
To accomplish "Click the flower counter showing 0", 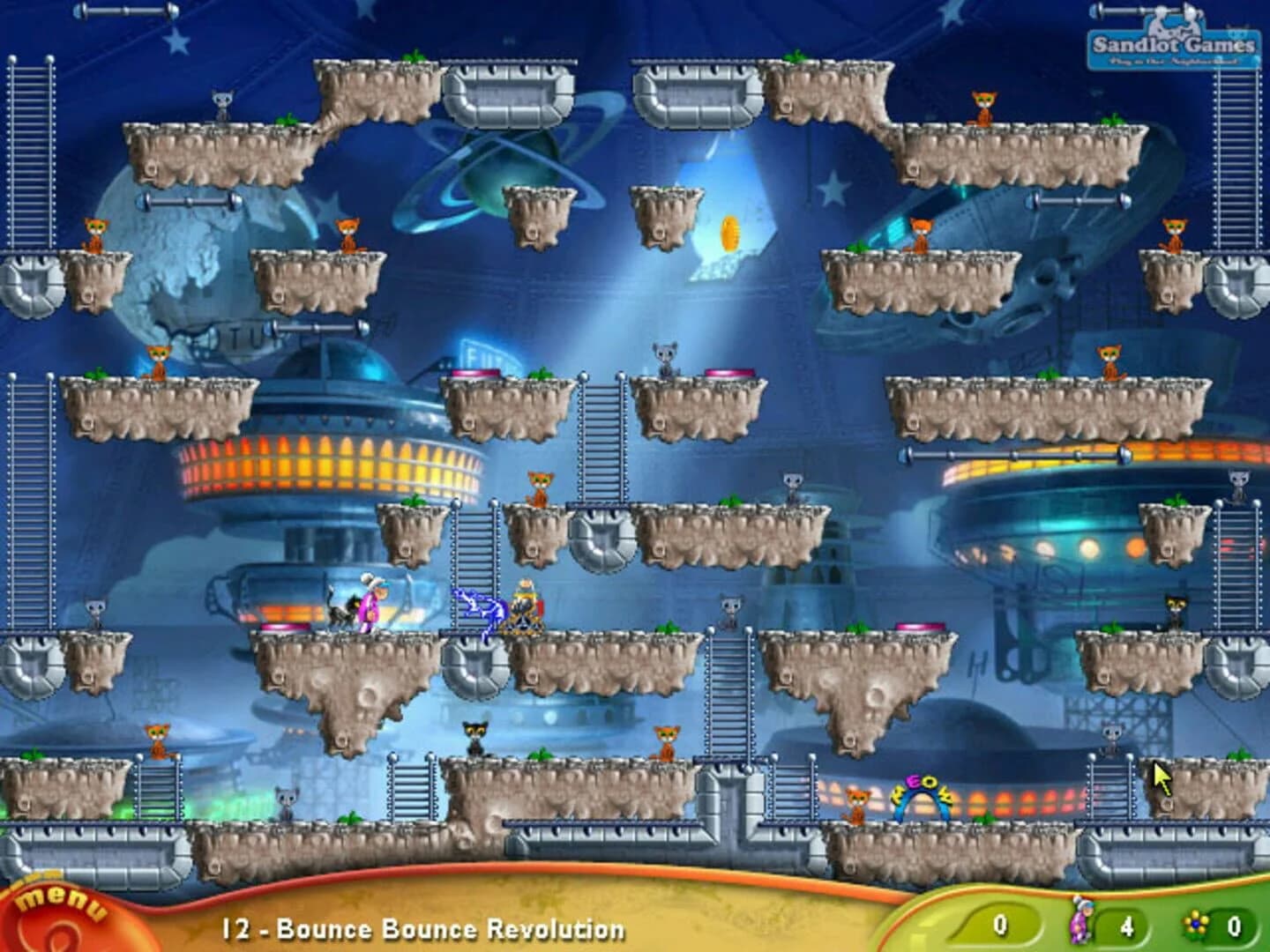I will pos(1235,925).
